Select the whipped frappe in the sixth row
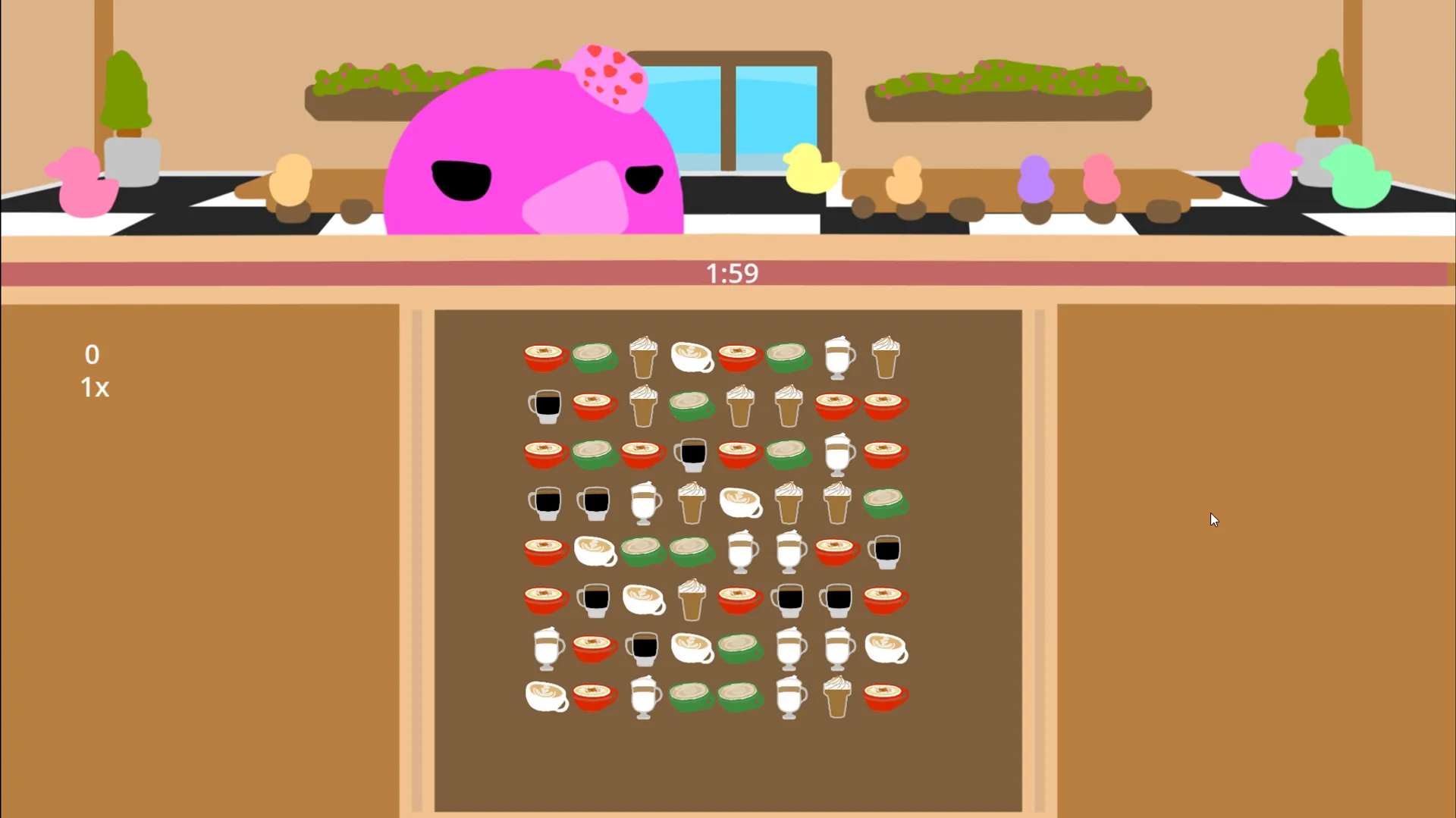Screen dimensions: 1456x818 pos(692,599)
